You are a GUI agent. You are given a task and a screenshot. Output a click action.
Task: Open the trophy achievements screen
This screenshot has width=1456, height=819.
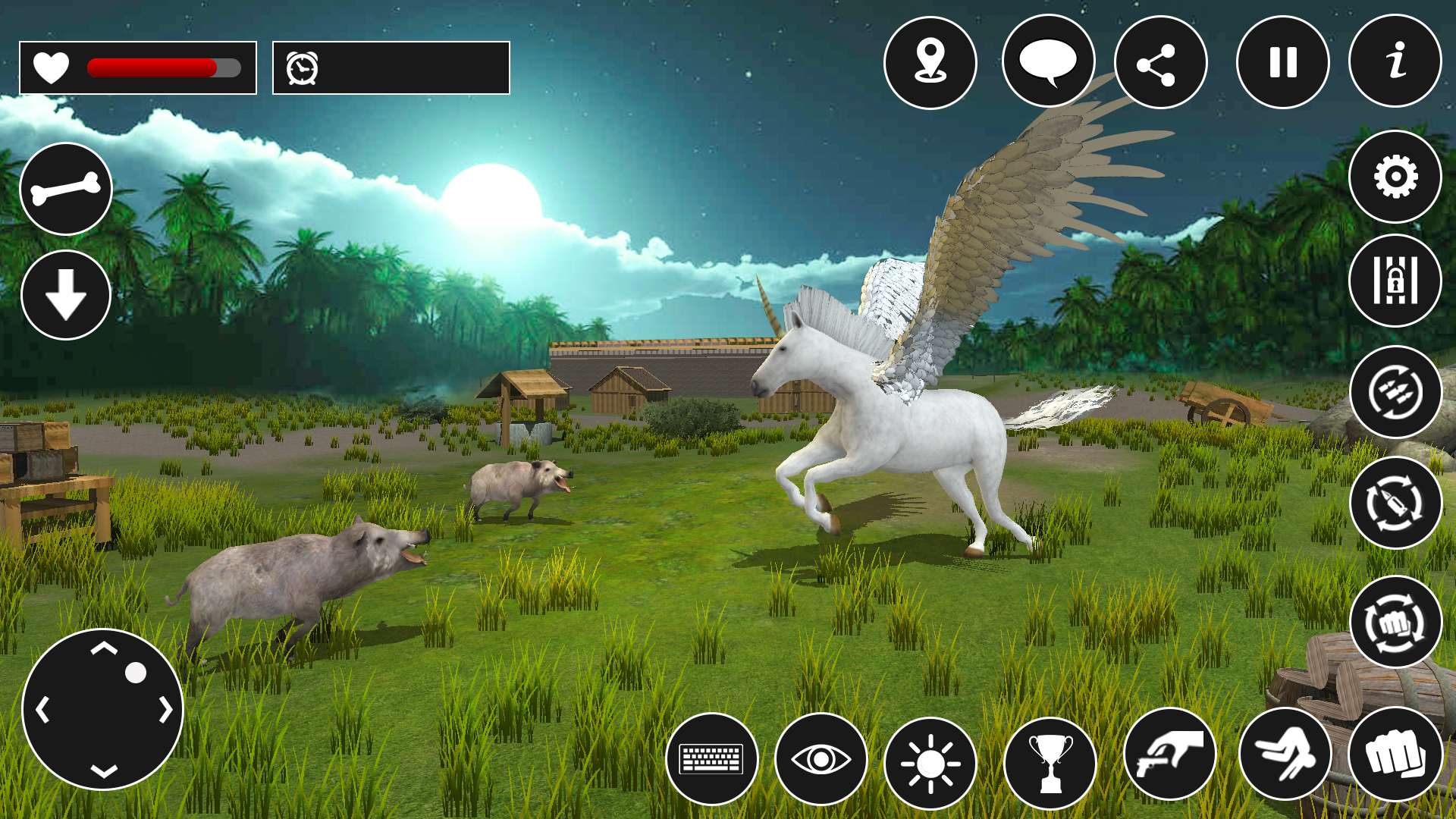(1048, 761)
